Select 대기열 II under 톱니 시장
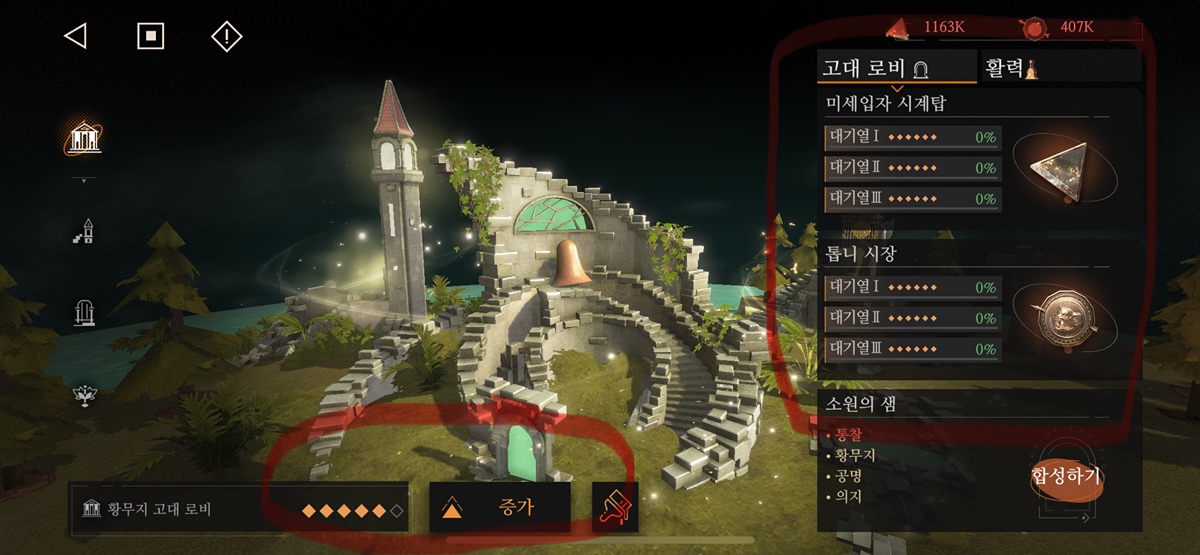 click(x=912, y=318)
